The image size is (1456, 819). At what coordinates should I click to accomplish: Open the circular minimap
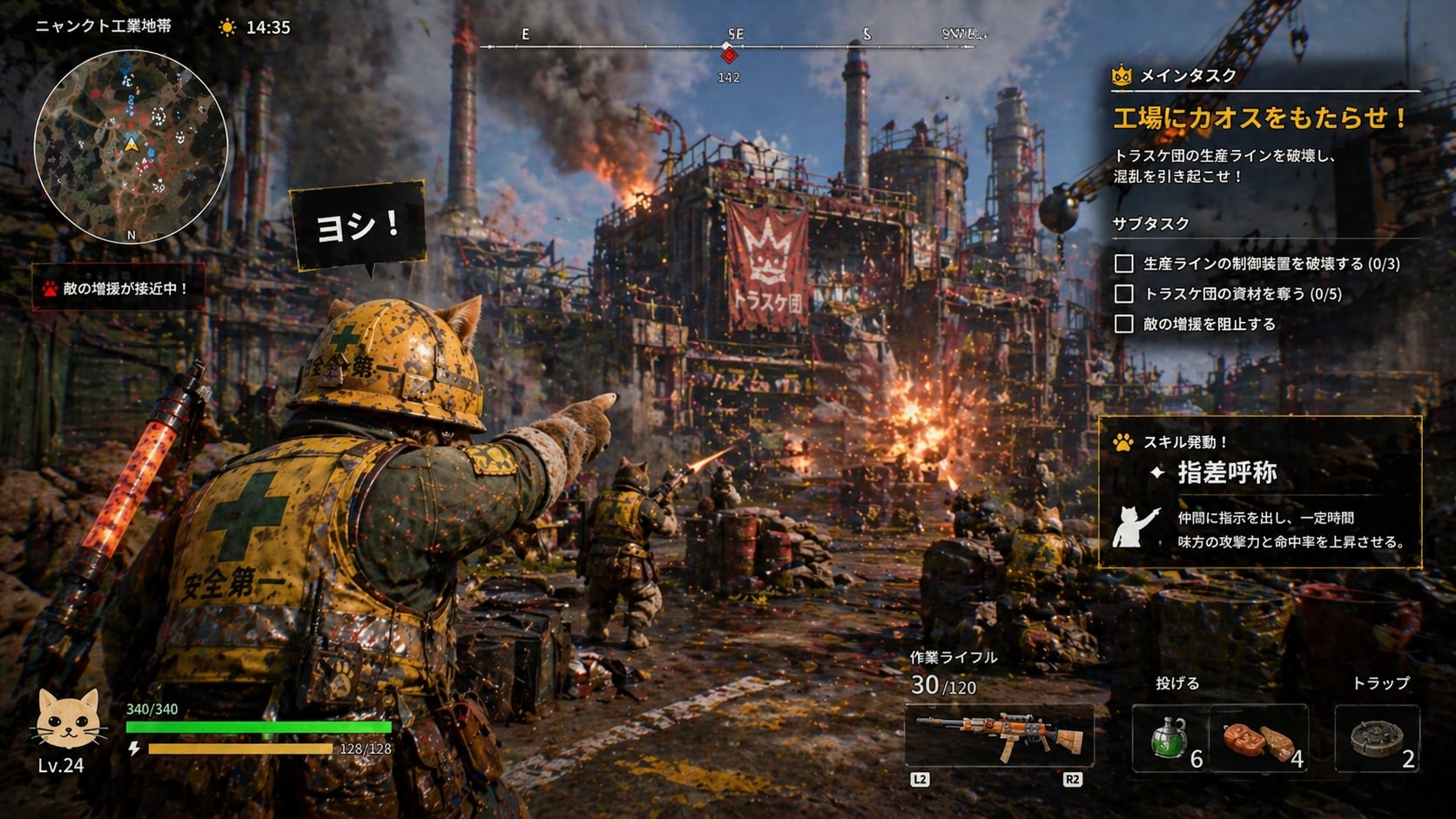(131, 145)
